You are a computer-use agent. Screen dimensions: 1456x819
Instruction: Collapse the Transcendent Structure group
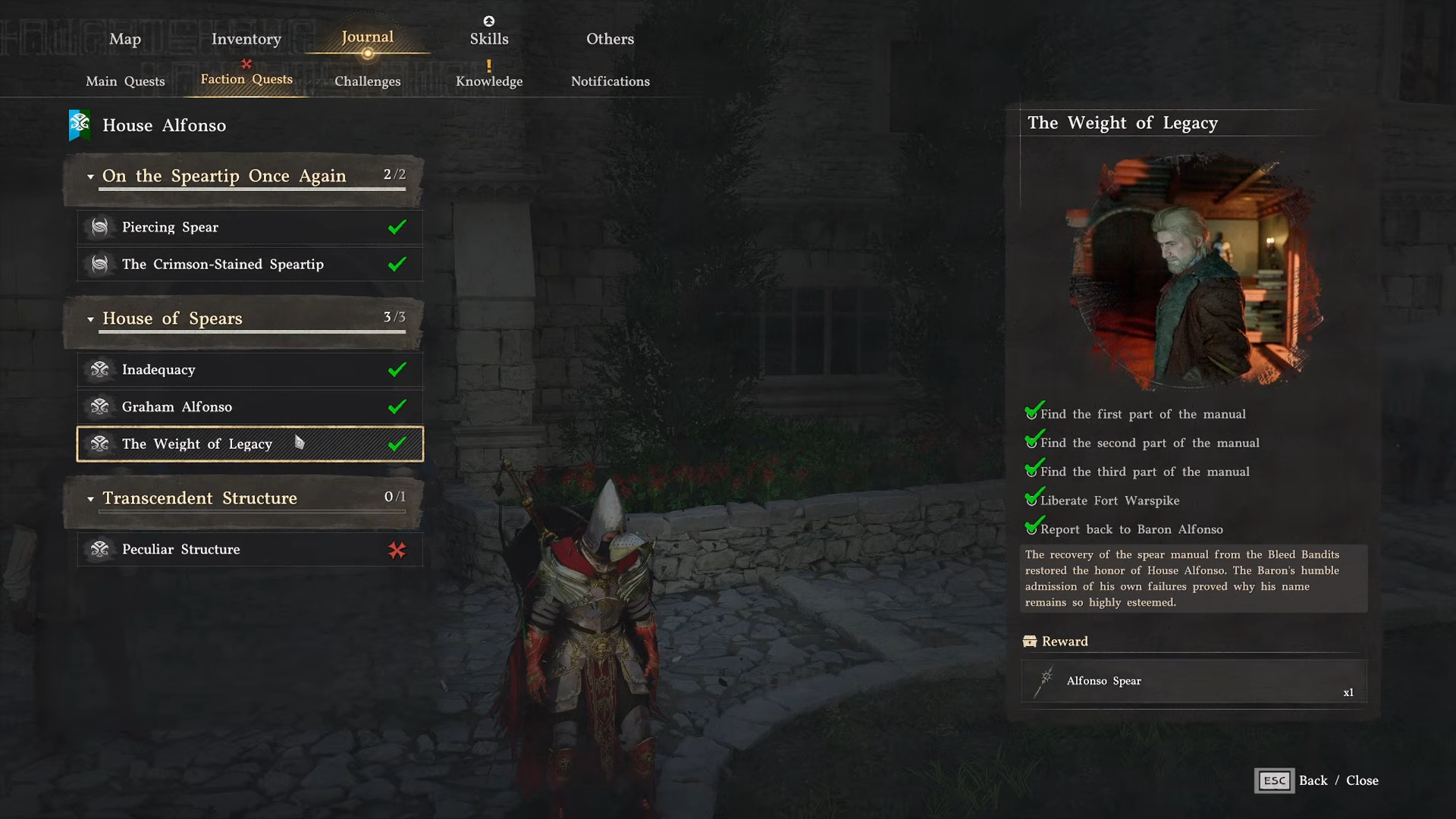pyautogui.click(x=91, y=499)
